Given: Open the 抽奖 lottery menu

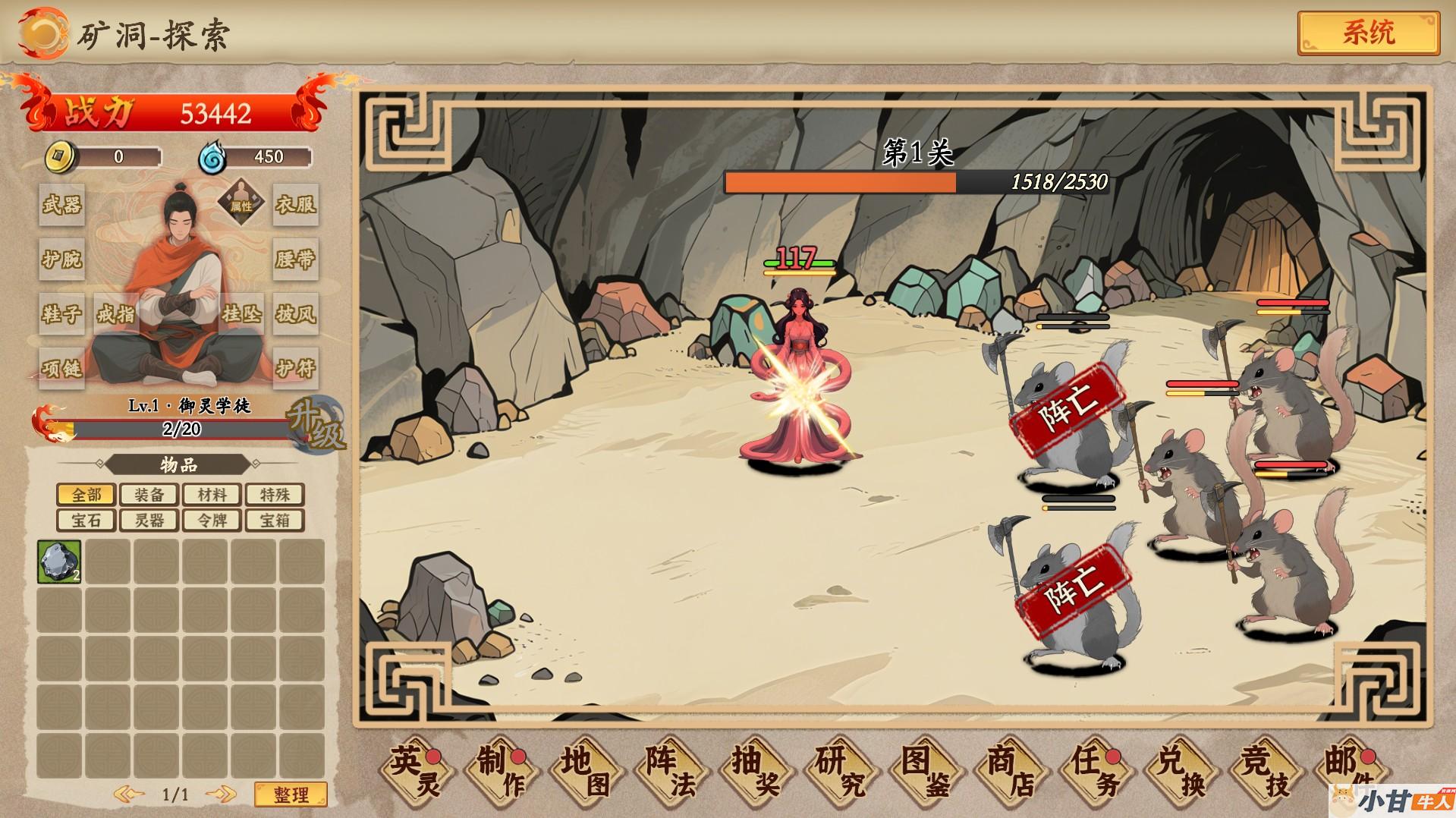Looking at the screenshot, I should [x=756, y=771].
